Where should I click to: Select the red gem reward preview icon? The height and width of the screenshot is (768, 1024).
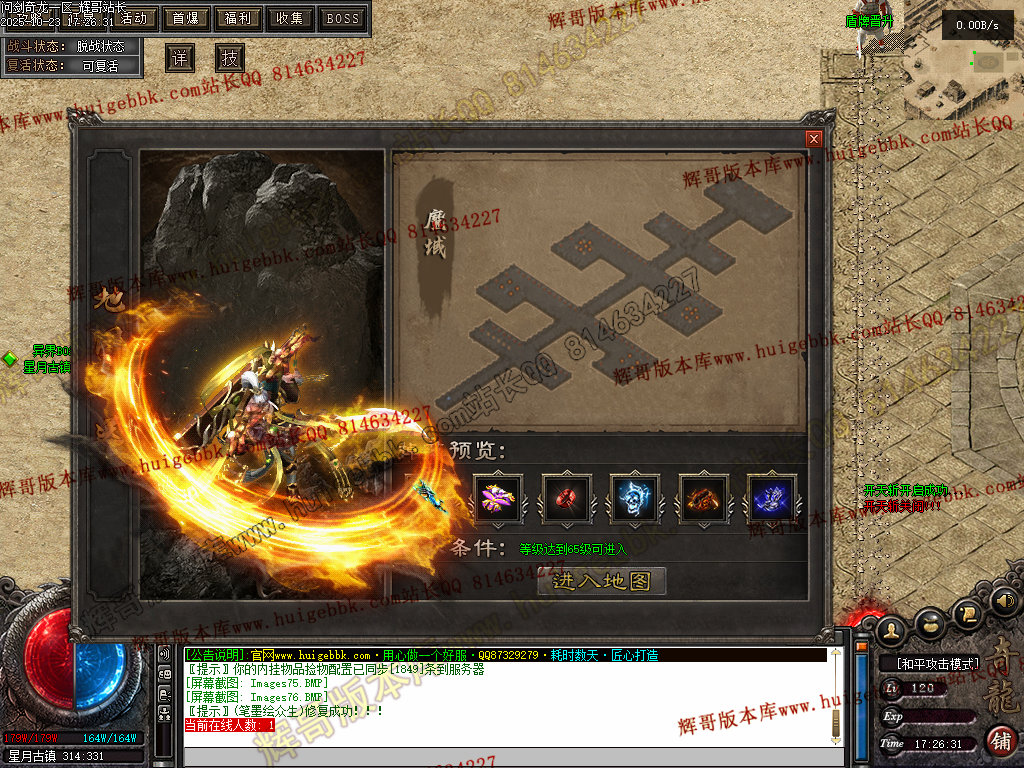(566, 497)
